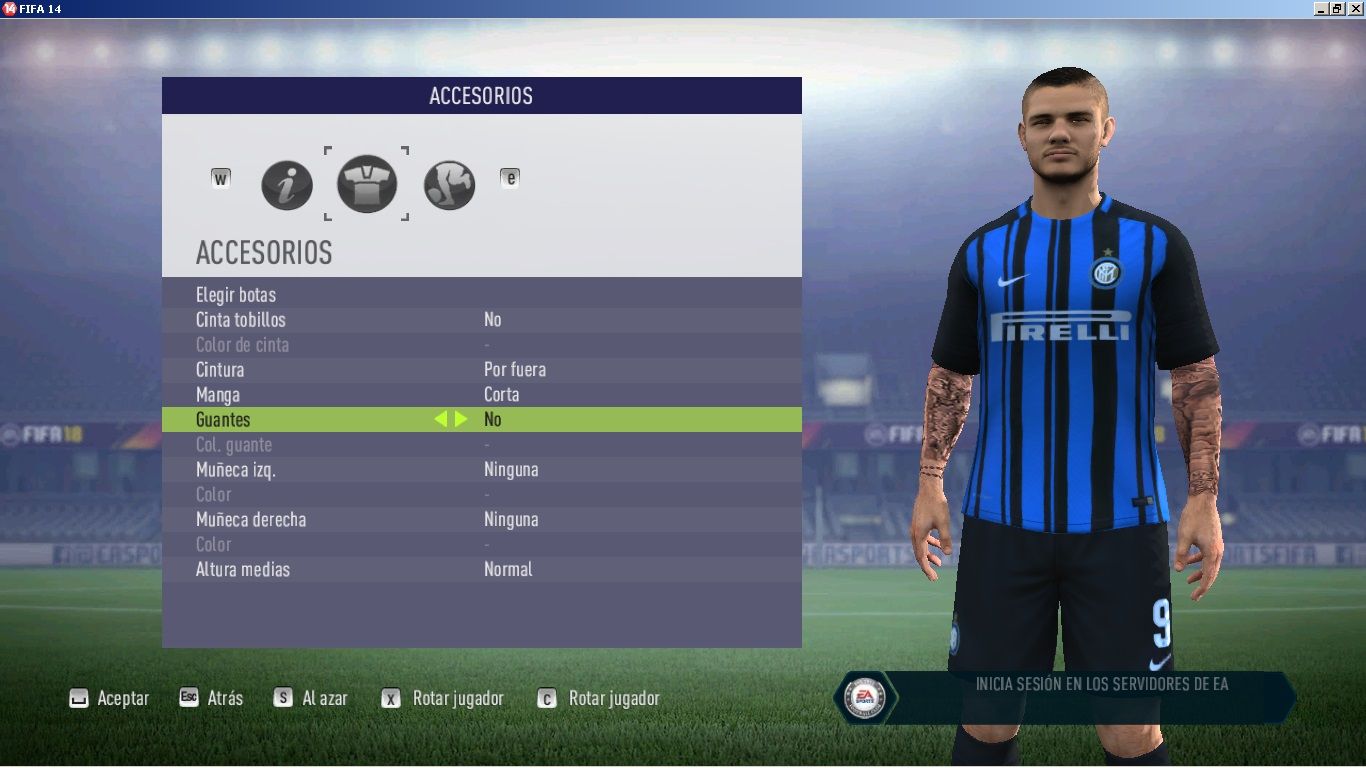The height and width of the screenshot is (768, 1366).
Task: Choose the Cintura setting row
Action: (x=220, y=370)
